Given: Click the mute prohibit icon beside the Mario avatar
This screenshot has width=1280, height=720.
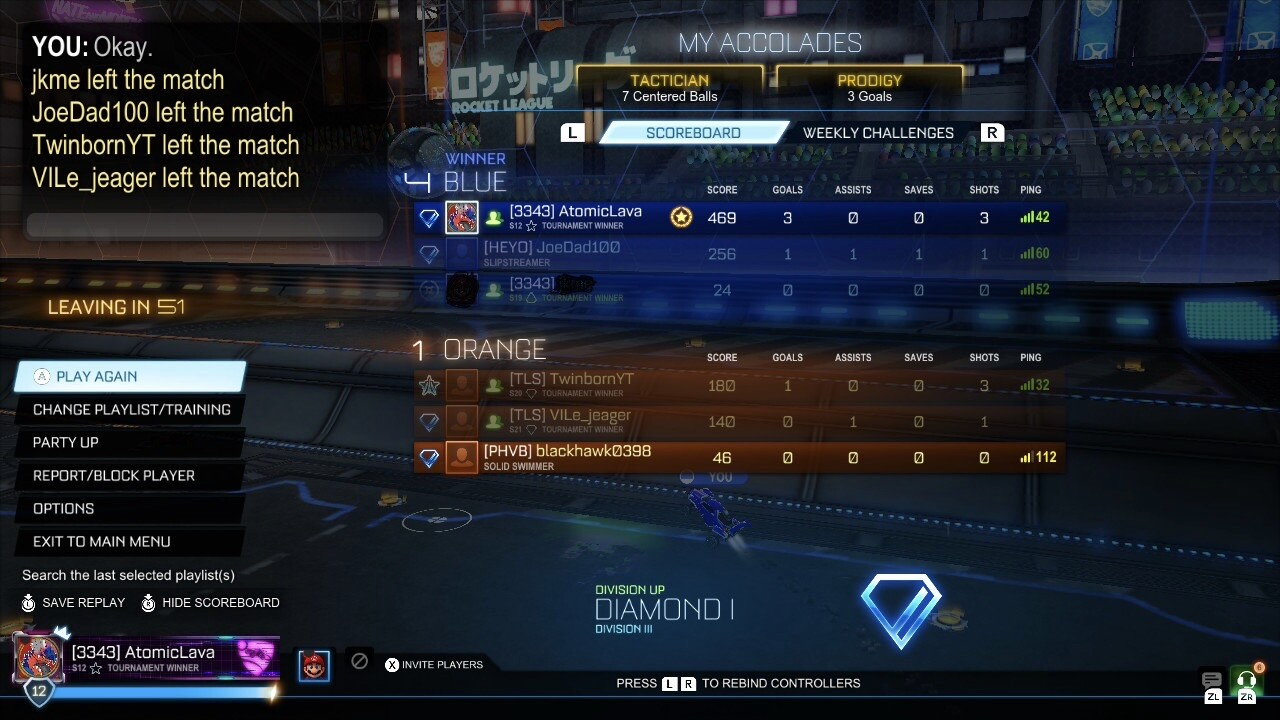Looking at the screenshot, I should (x=359, y=662).
